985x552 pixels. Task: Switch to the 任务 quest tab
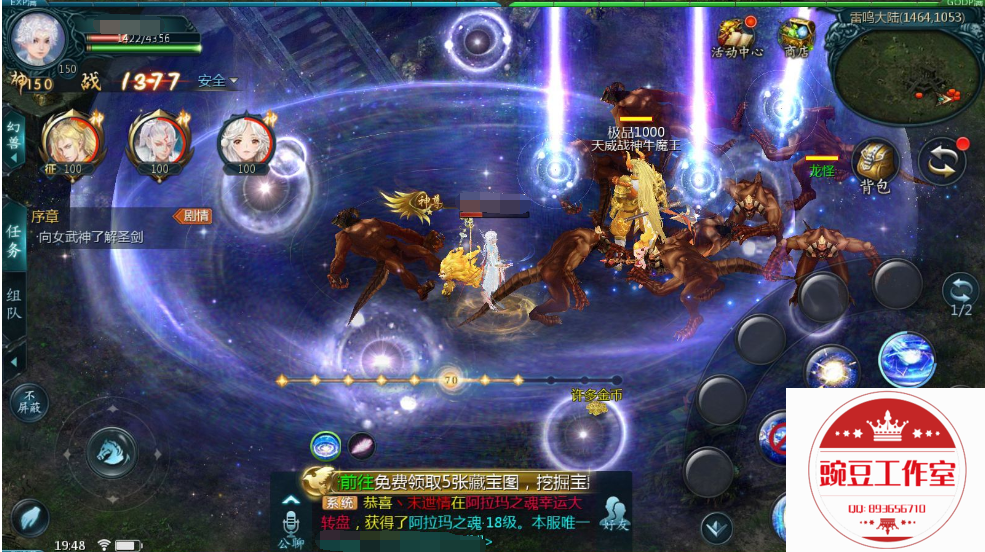(x=14, y=241)
